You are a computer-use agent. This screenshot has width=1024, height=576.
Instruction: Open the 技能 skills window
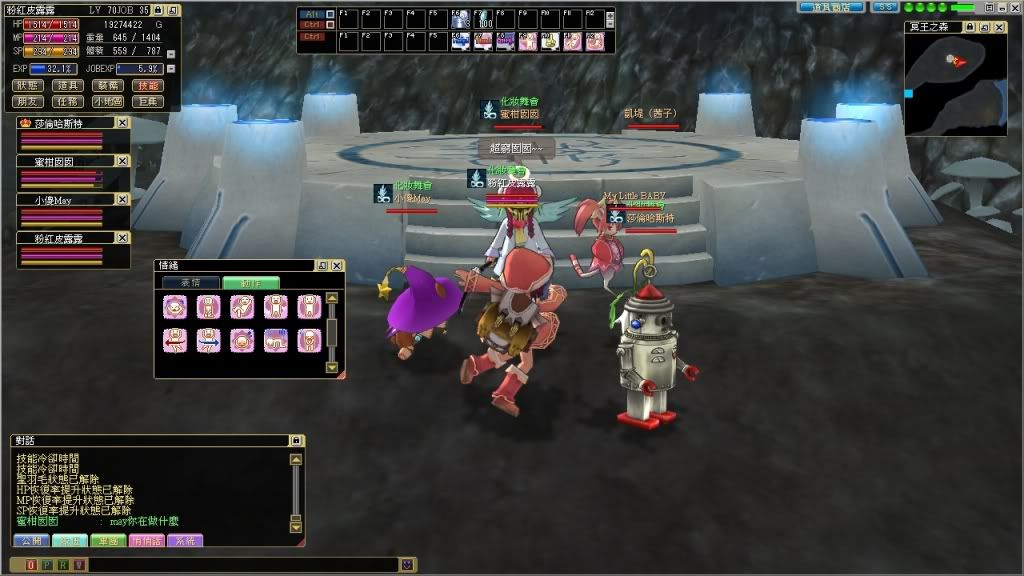(146, 86)
